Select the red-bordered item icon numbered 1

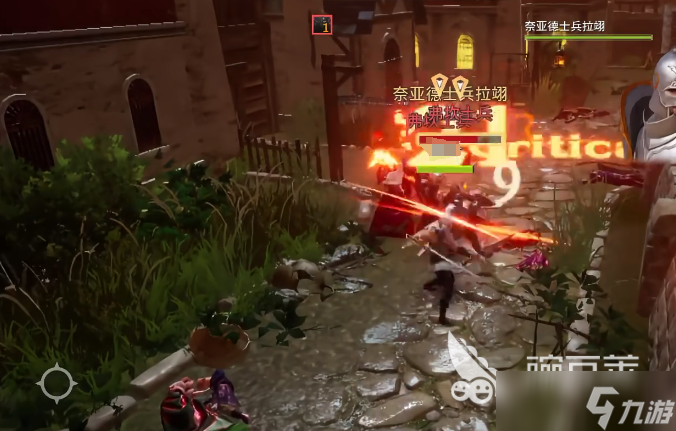pos(322,25)
